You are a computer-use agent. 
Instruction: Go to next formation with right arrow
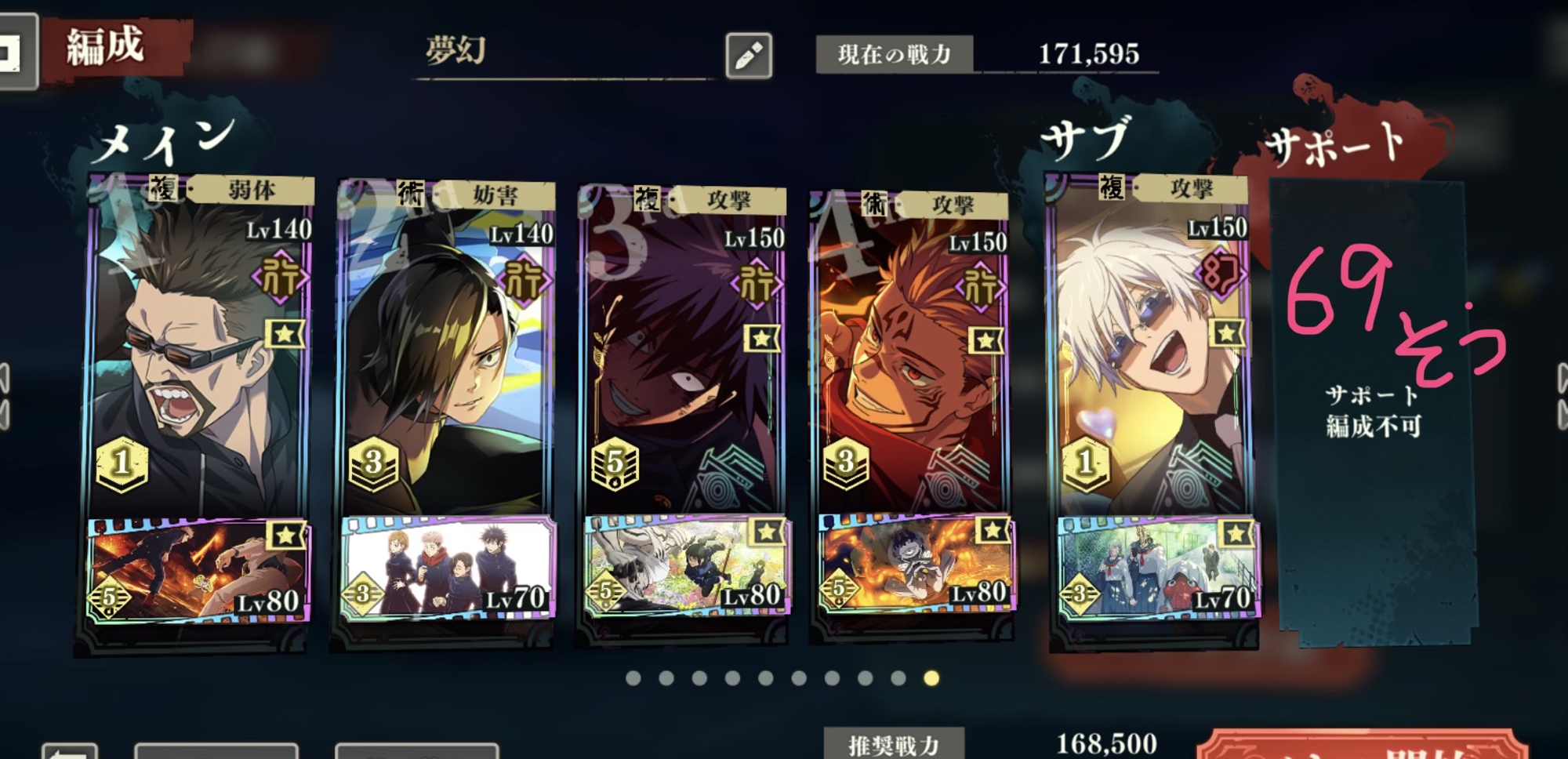click(1562, 396)
